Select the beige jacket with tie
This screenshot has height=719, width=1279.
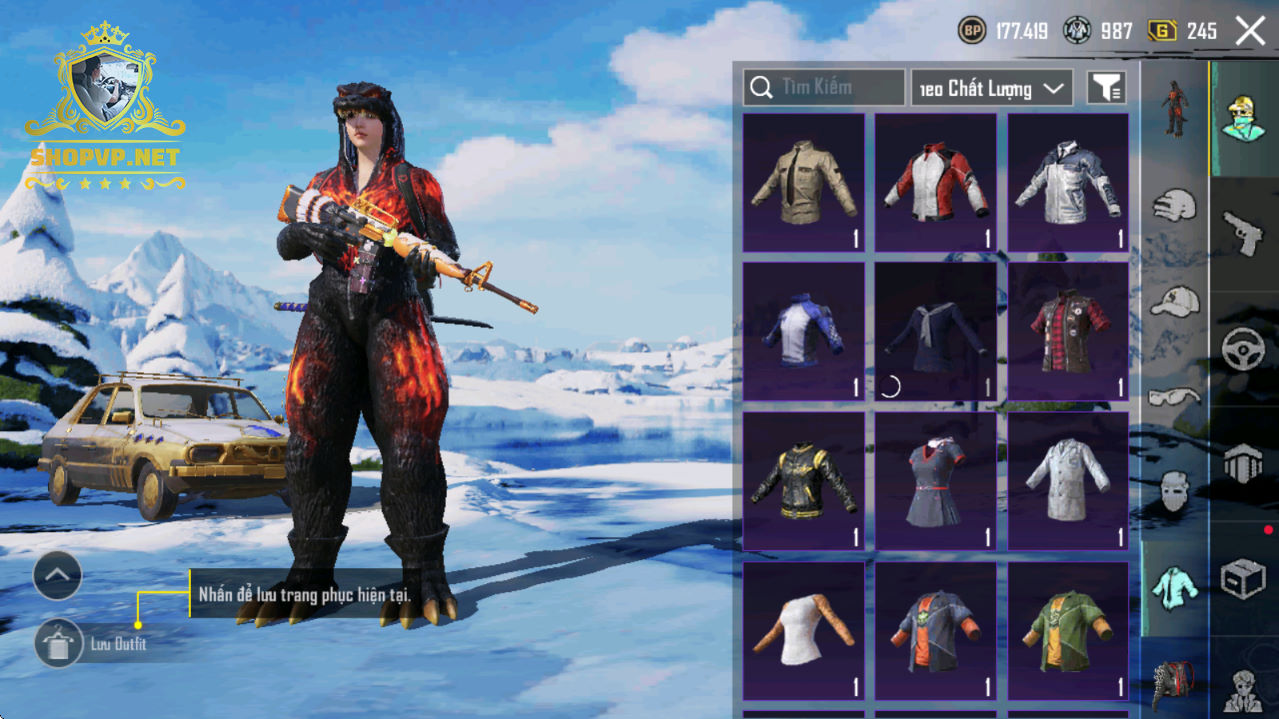[803, 182]
